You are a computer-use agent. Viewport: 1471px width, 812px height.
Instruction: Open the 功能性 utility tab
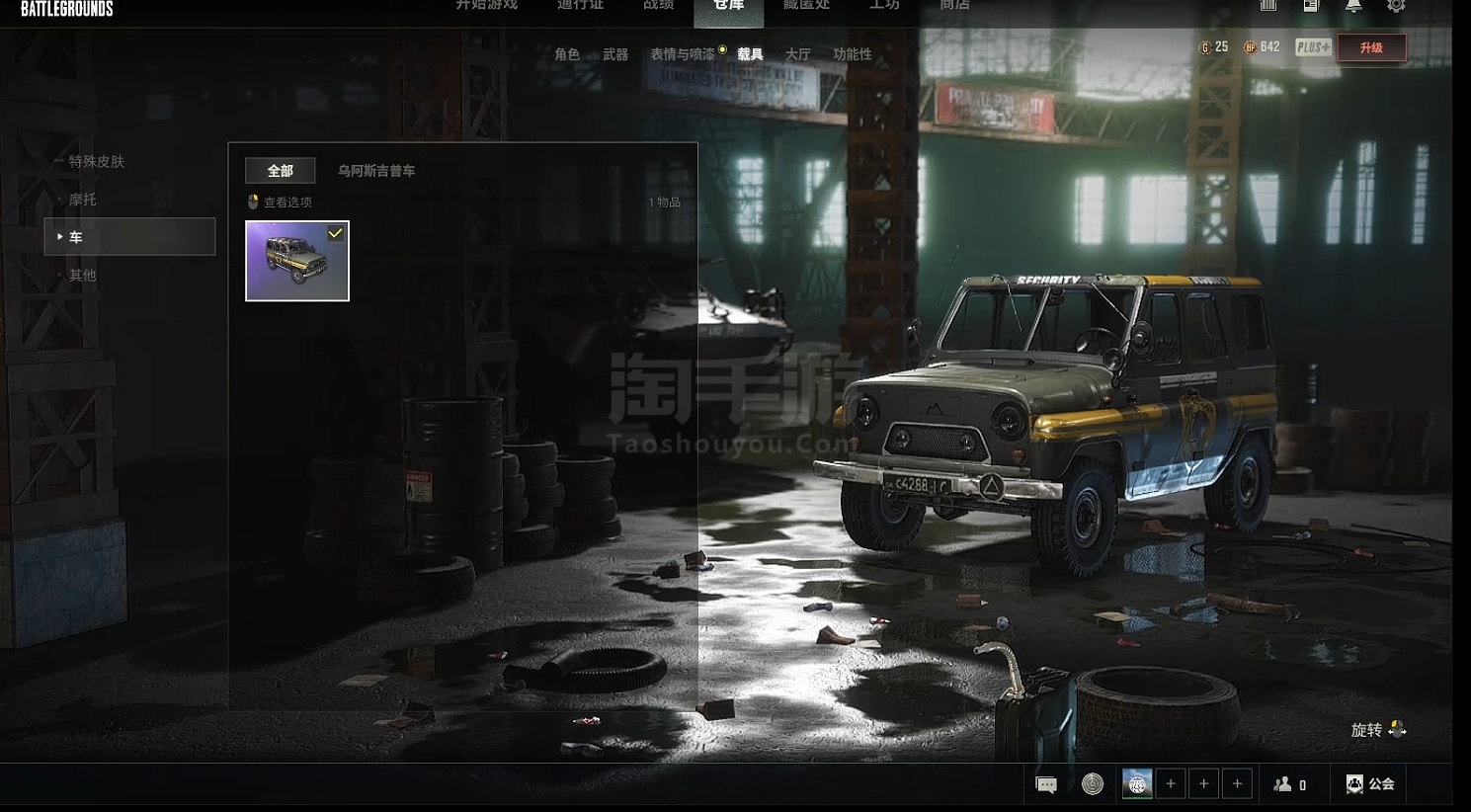852,54
